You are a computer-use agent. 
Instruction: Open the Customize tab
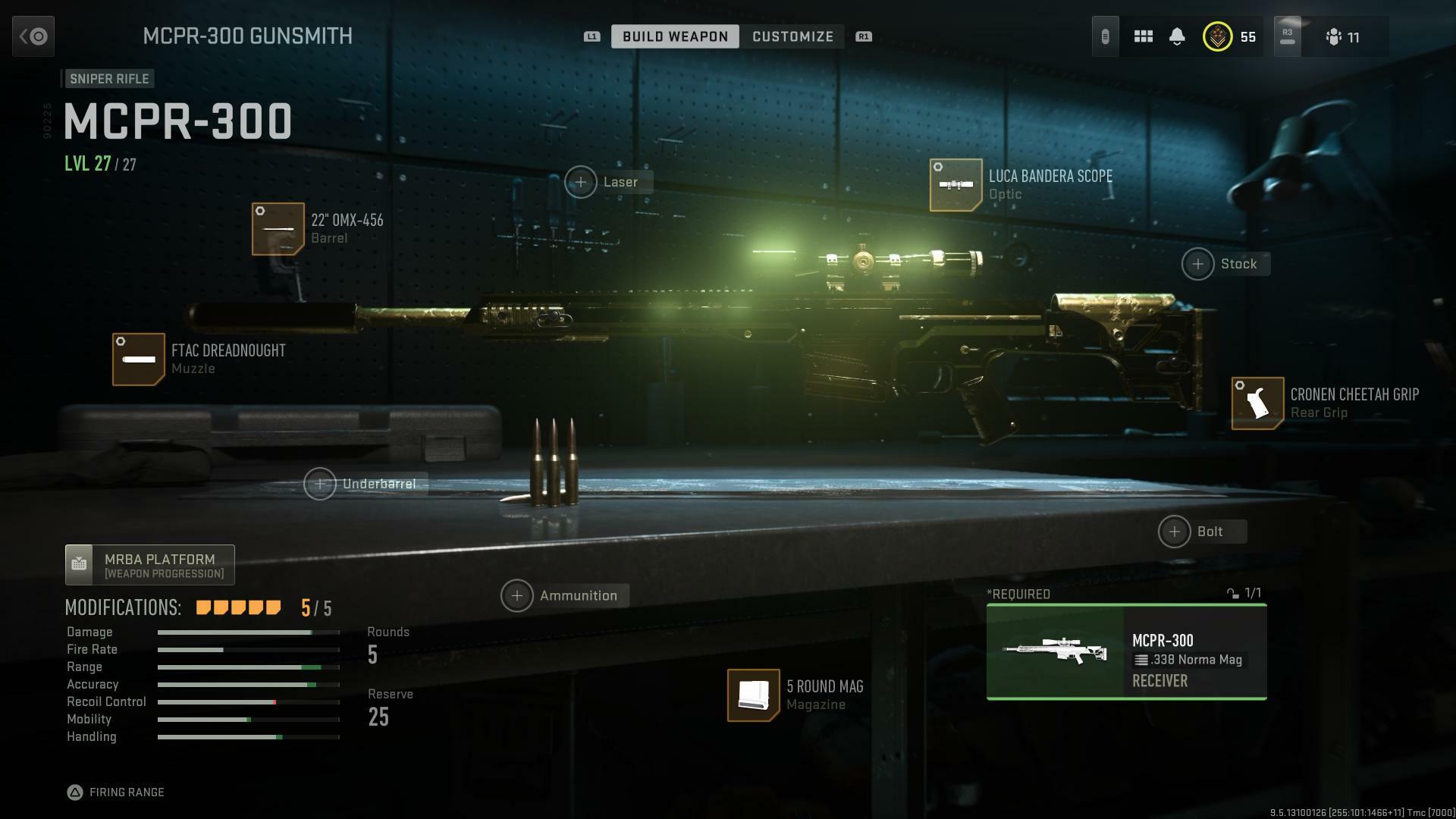tap(792, 36)
